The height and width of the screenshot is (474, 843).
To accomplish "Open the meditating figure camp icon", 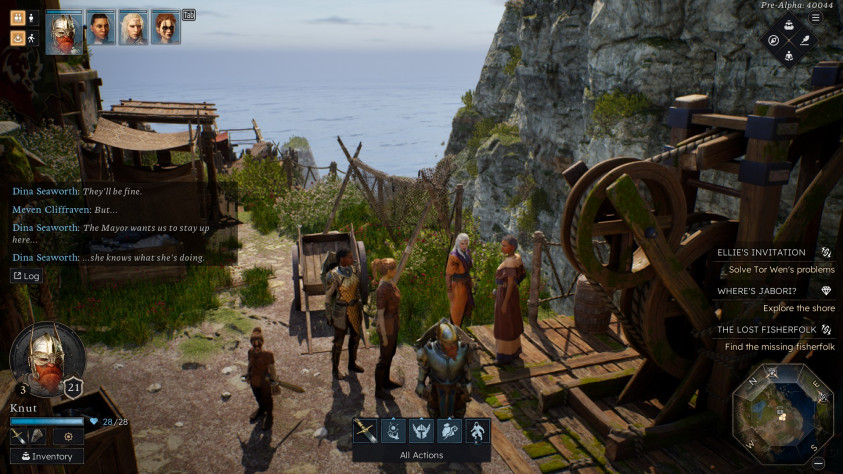I will point(789,56).
